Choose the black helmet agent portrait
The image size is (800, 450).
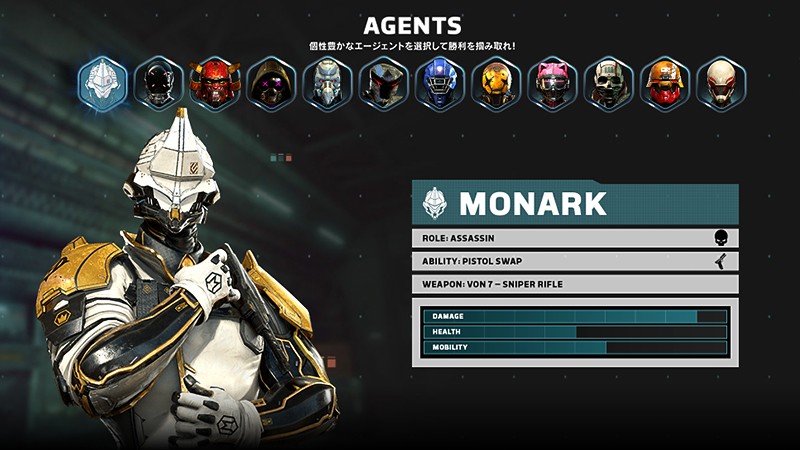[x=159, y=83]
